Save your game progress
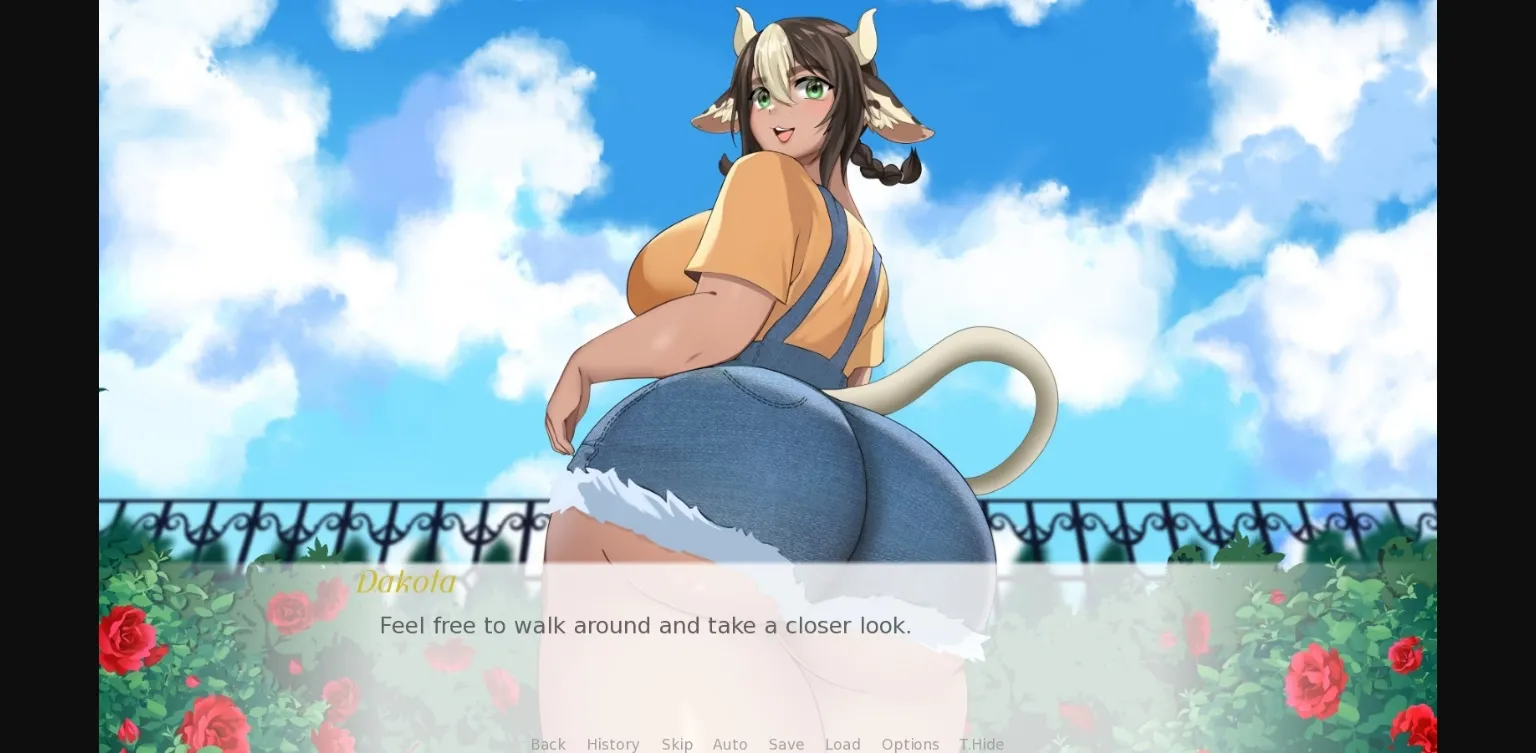Viewport: 1536px width, 753px height. [786, 744]
